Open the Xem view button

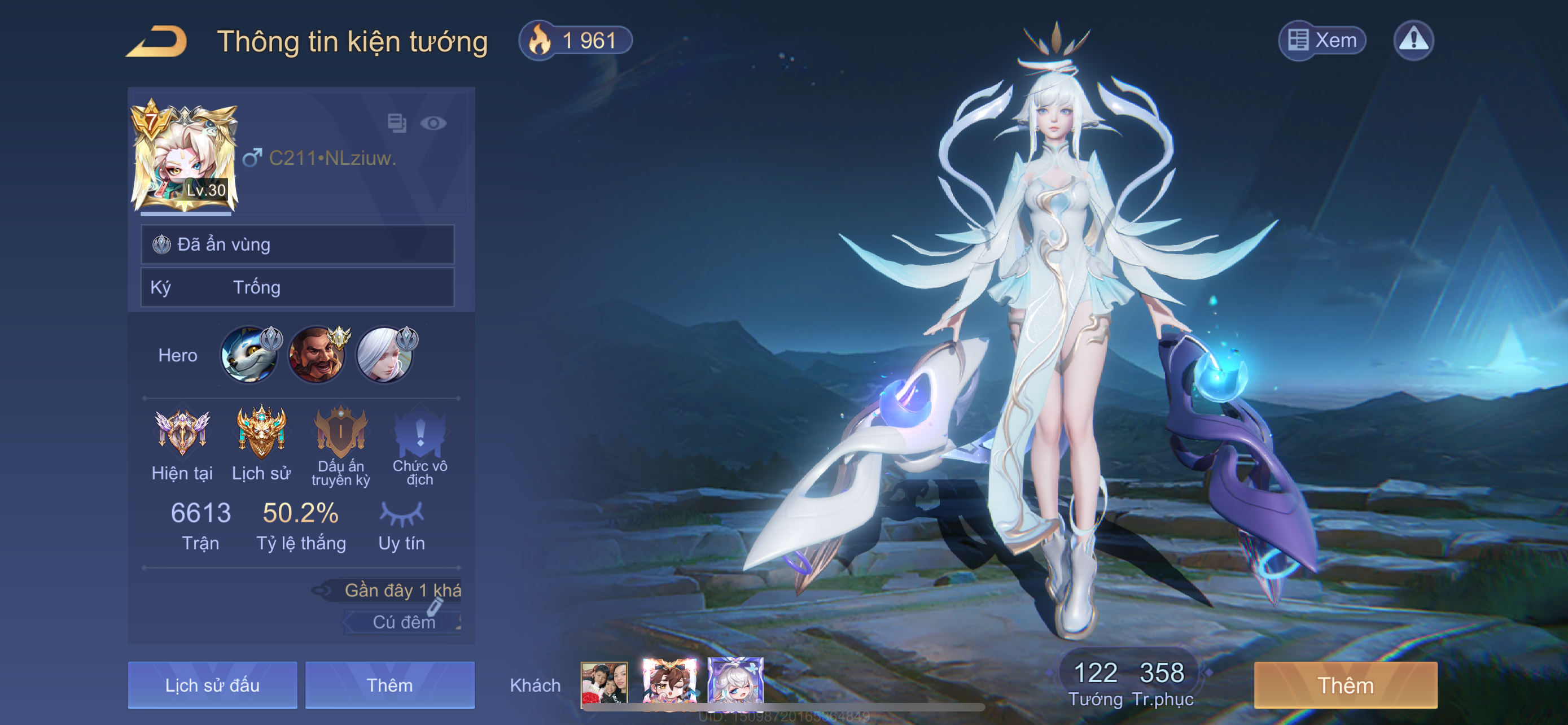coord(1322,41)
